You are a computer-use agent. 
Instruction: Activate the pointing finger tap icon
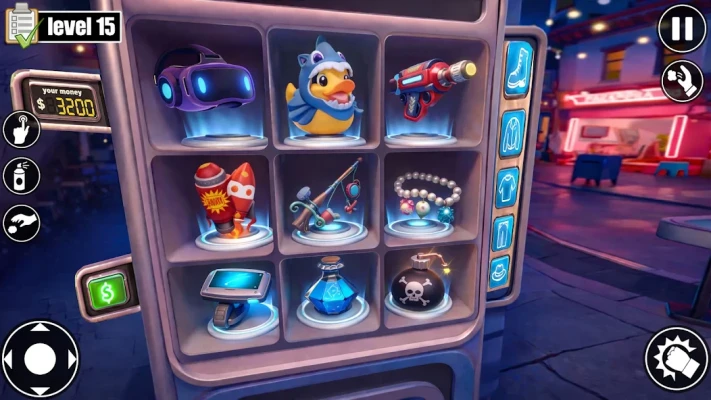pos(21,129)
